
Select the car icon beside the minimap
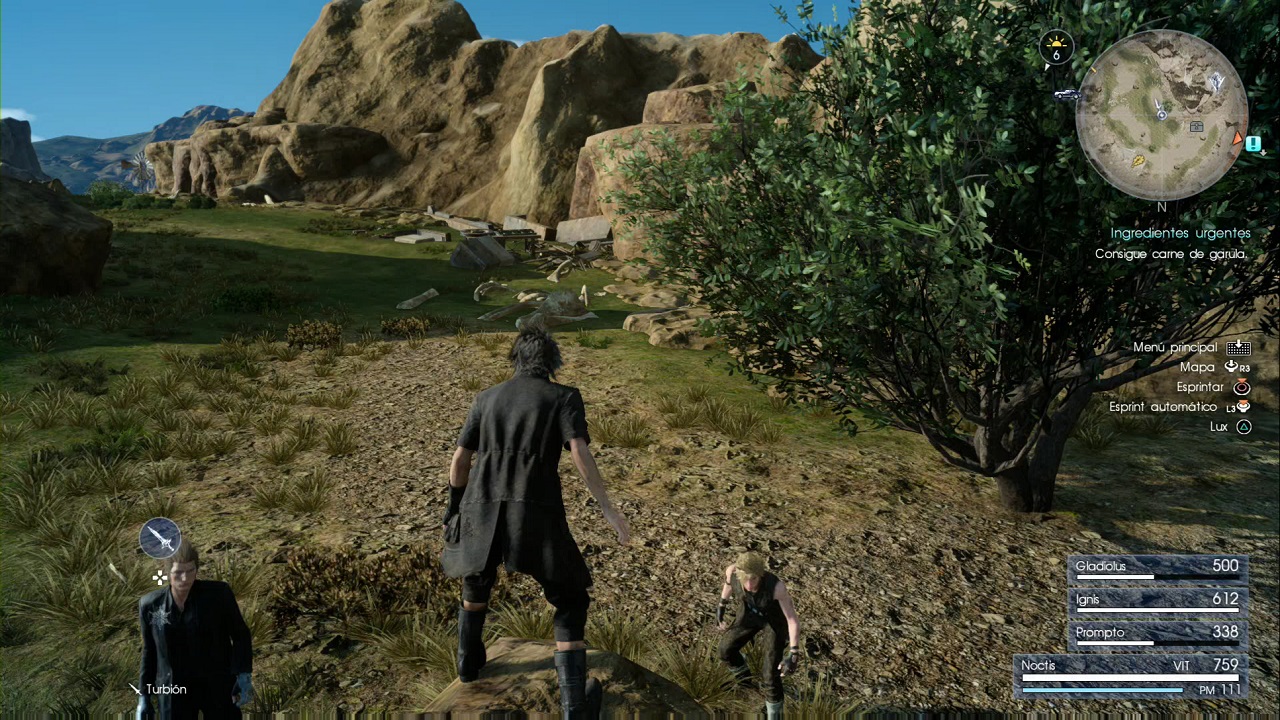1067,95
